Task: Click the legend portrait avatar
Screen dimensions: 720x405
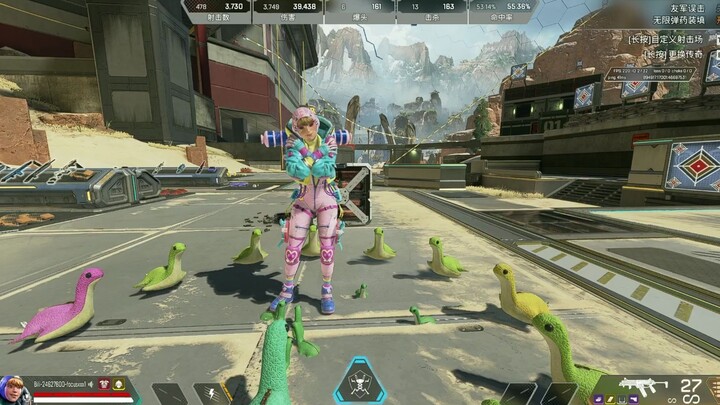Action: [16, 388]
